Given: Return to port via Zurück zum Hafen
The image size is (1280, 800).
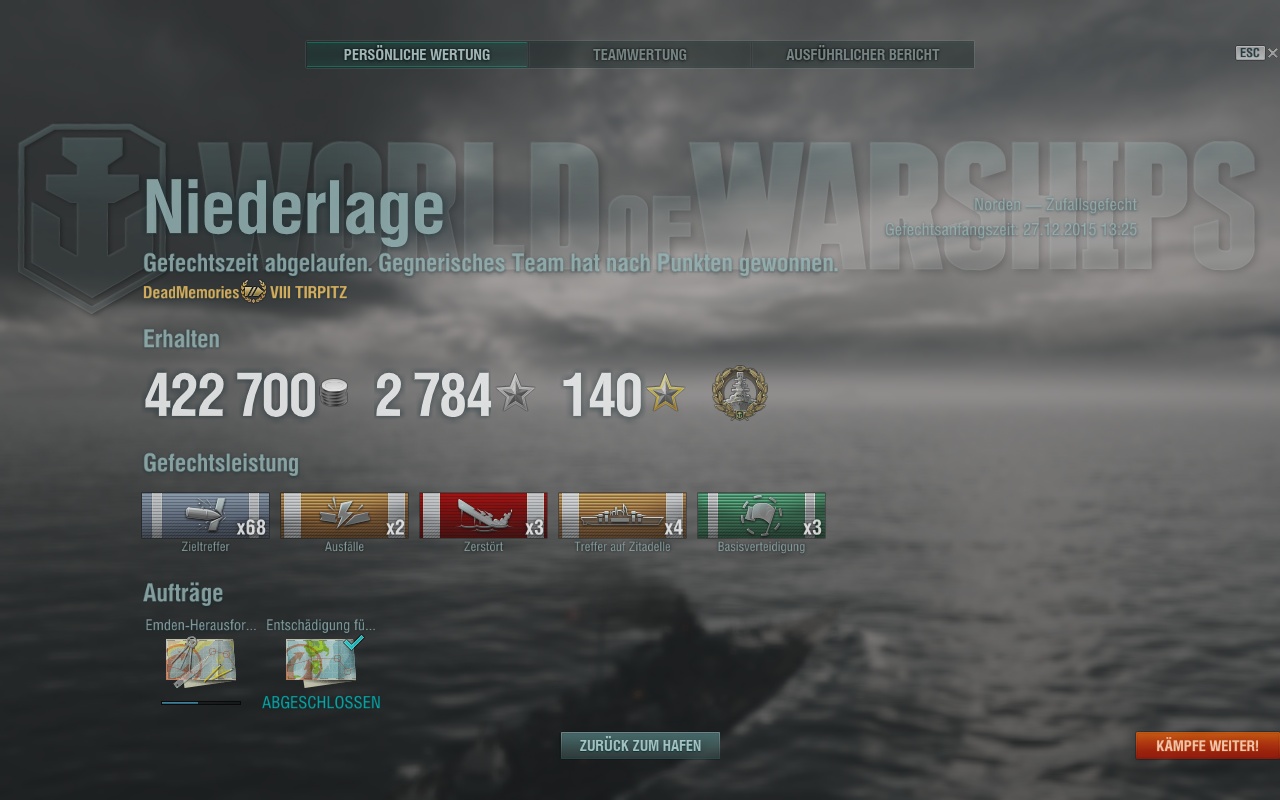Looking at the screenshot, I should pos(640,745).
